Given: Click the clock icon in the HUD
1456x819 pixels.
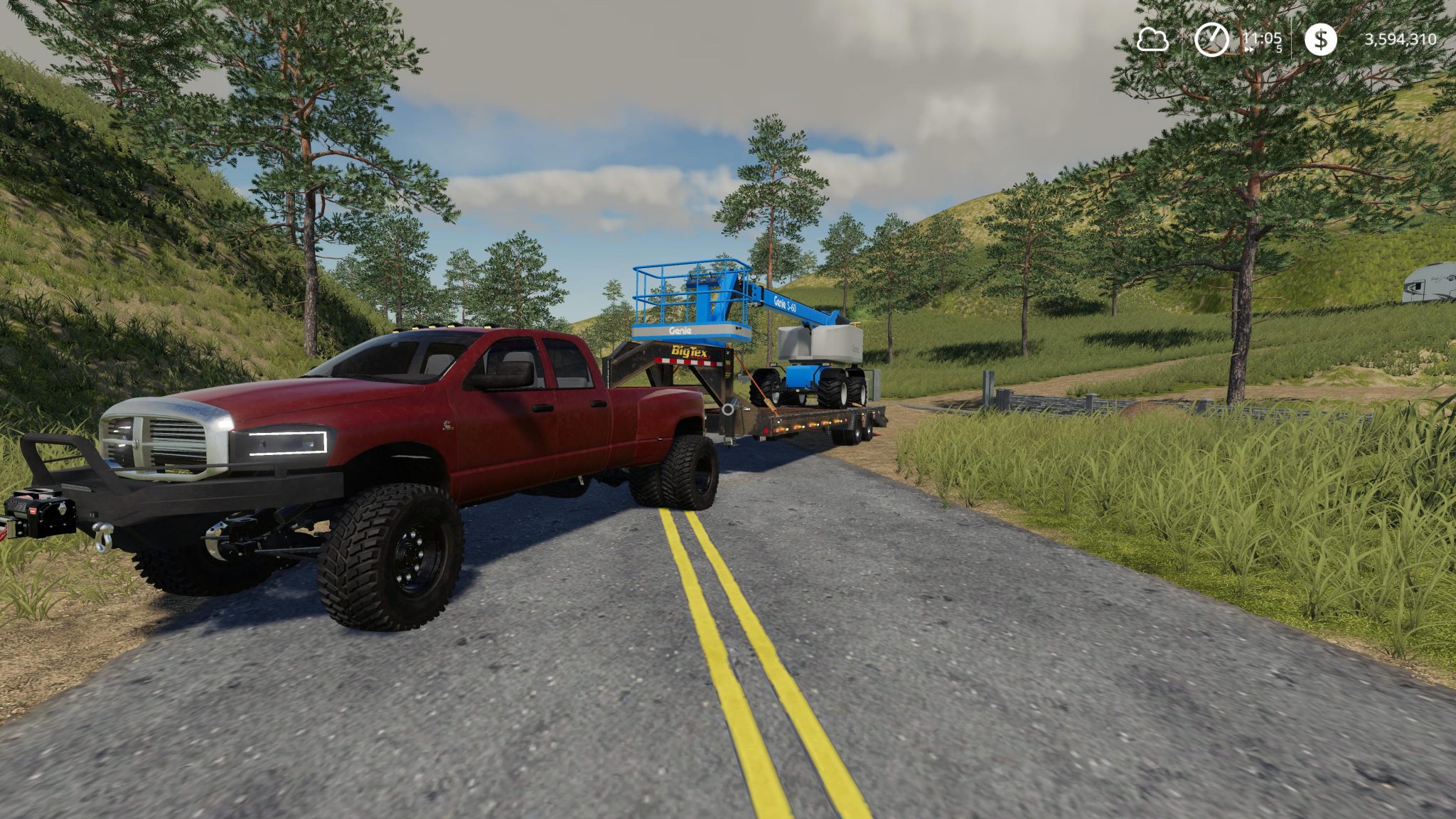Looking at the screenshot, I should [1211, 40].
